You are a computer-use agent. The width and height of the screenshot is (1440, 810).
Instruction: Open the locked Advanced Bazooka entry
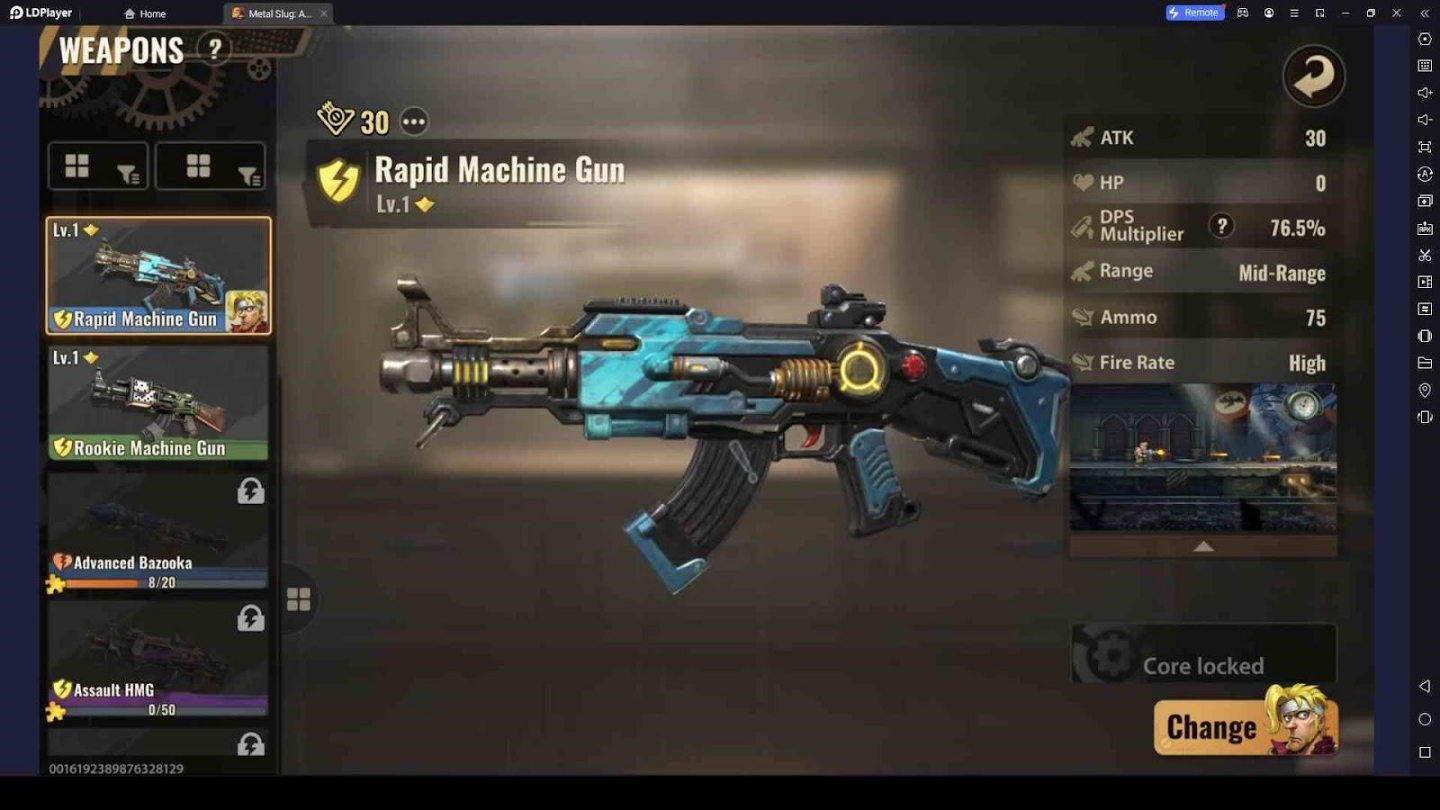pos(158,532)
